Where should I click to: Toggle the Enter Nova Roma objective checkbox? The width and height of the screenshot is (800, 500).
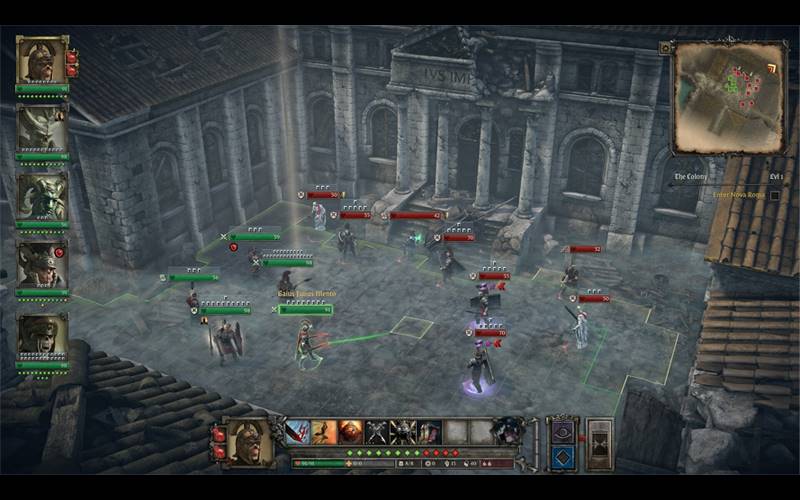coord(775,194)
